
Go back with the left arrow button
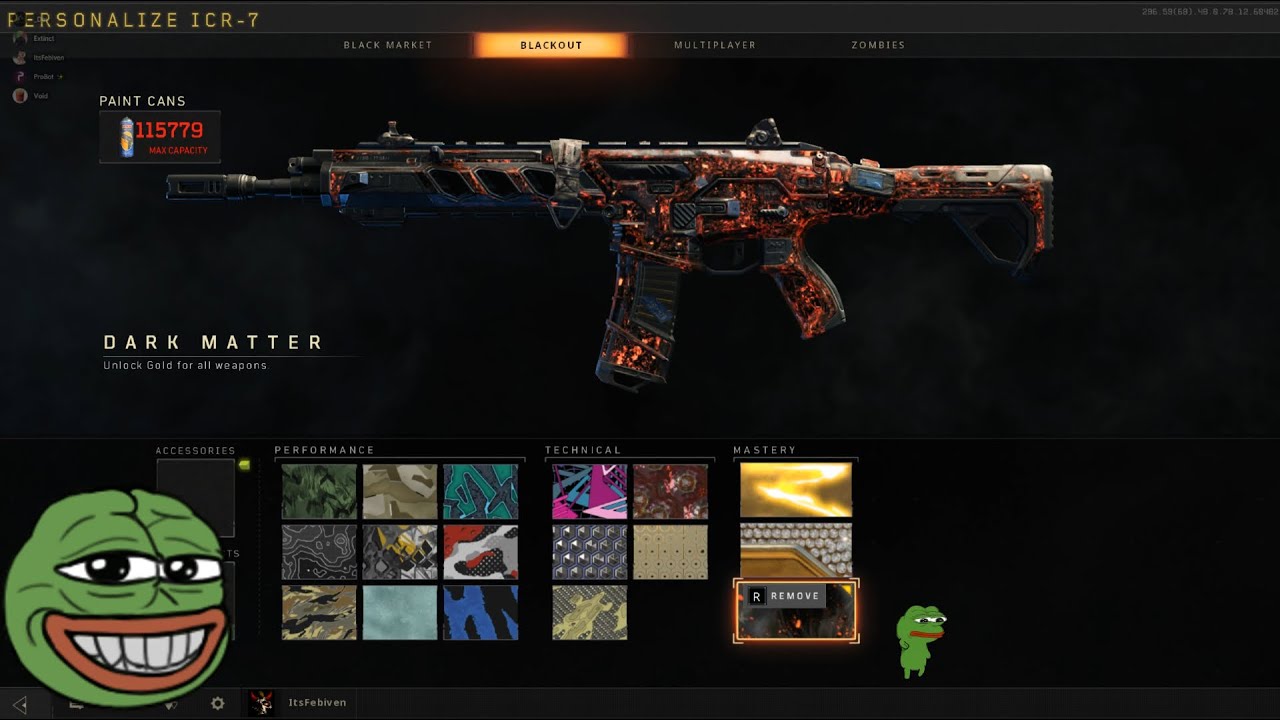(20, 704)
